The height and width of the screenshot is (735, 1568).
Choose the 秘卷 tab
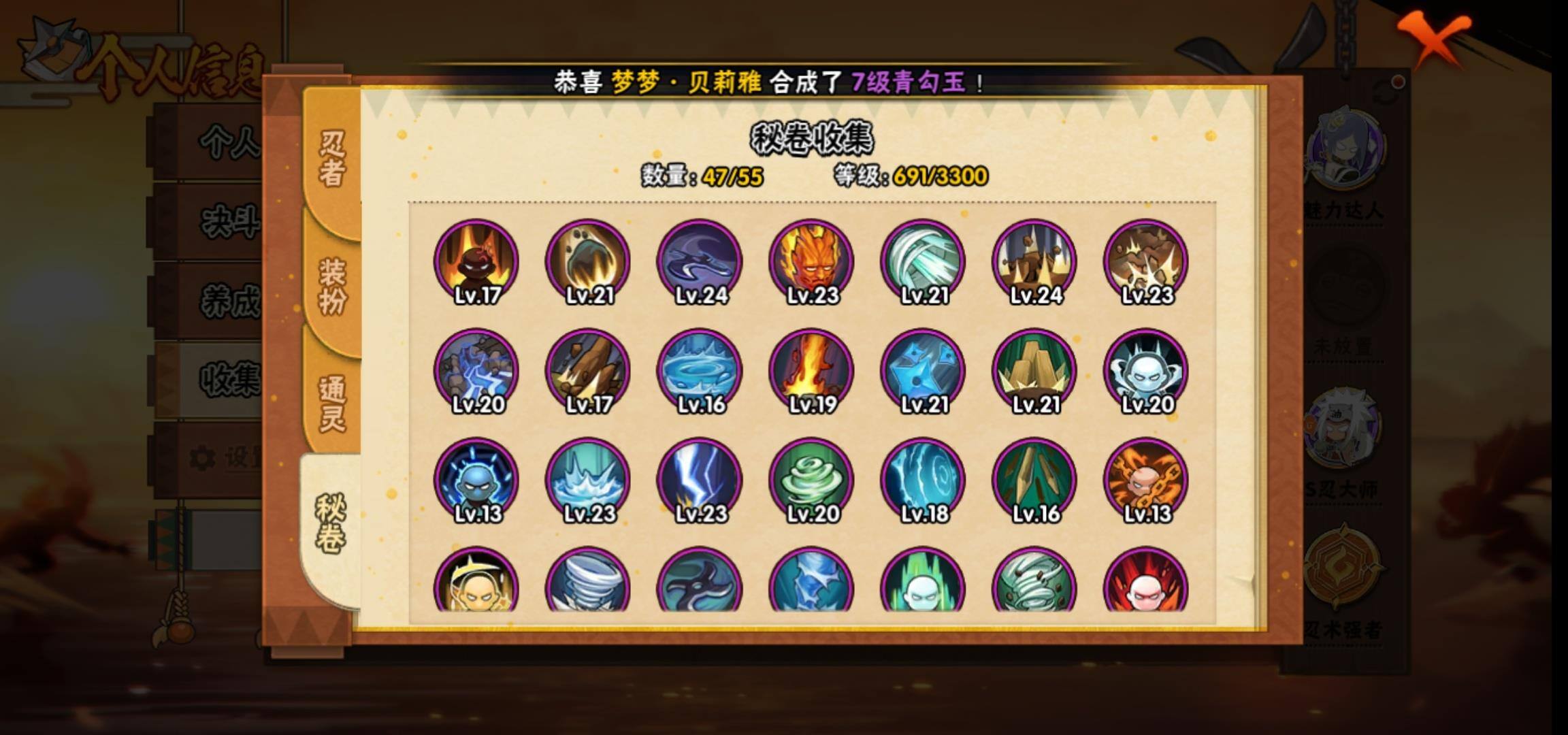pos(330,522)
